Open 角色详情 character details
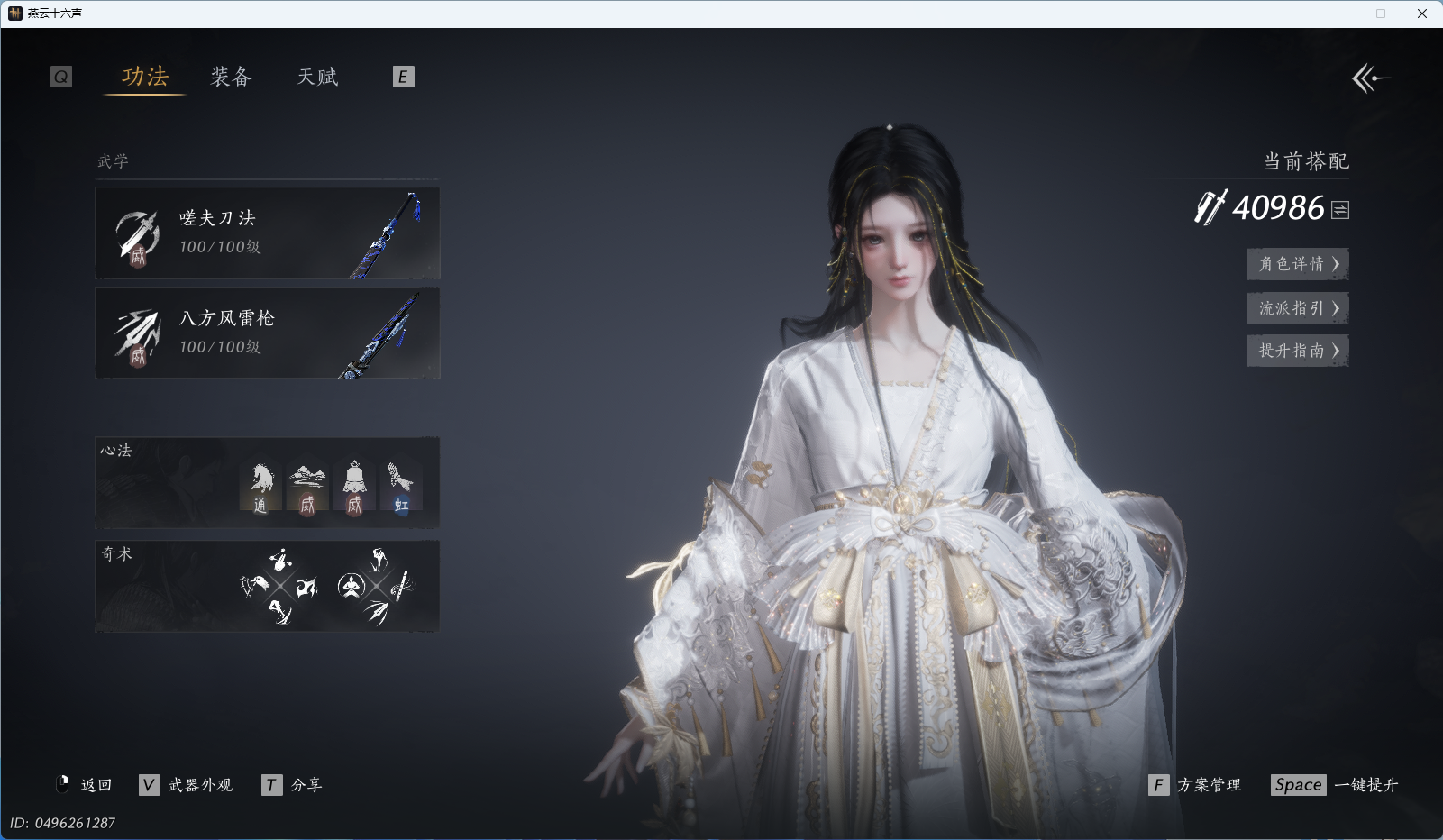The width and height of the screenshot is (1443, 840). [1297, 264]
